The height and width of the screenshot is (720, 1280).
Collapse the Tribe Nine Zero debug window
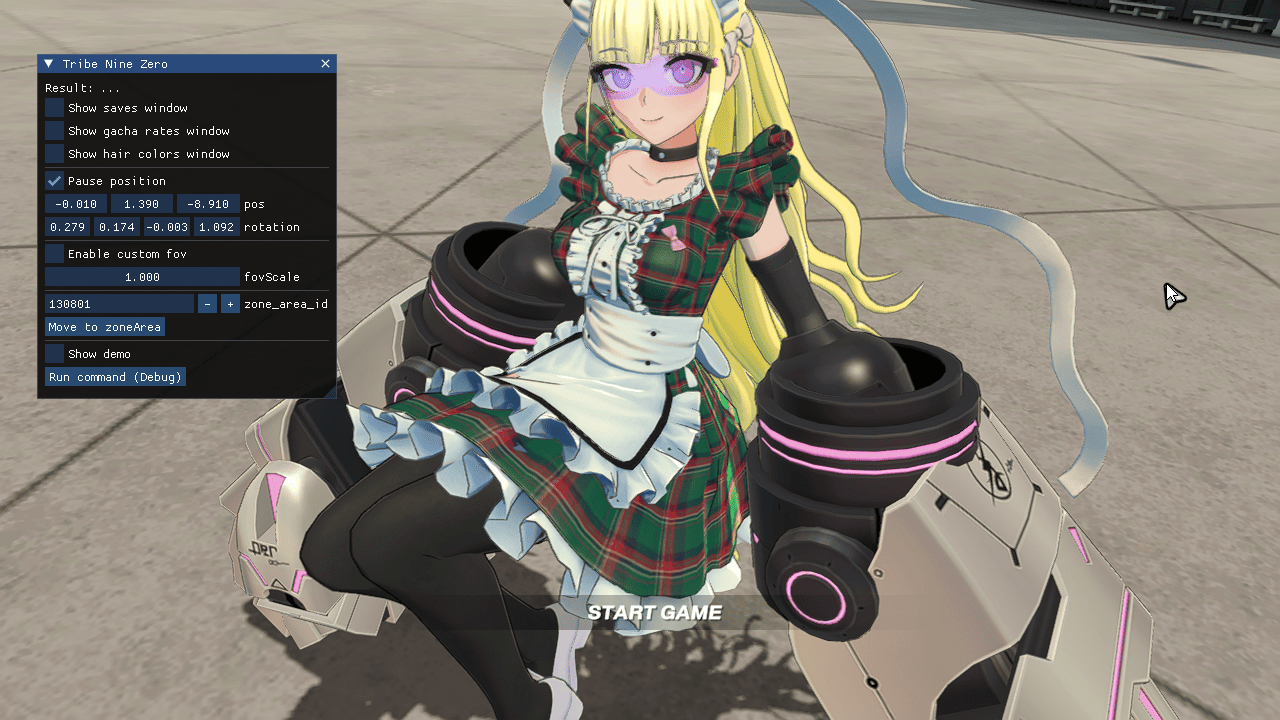[46, 63]
